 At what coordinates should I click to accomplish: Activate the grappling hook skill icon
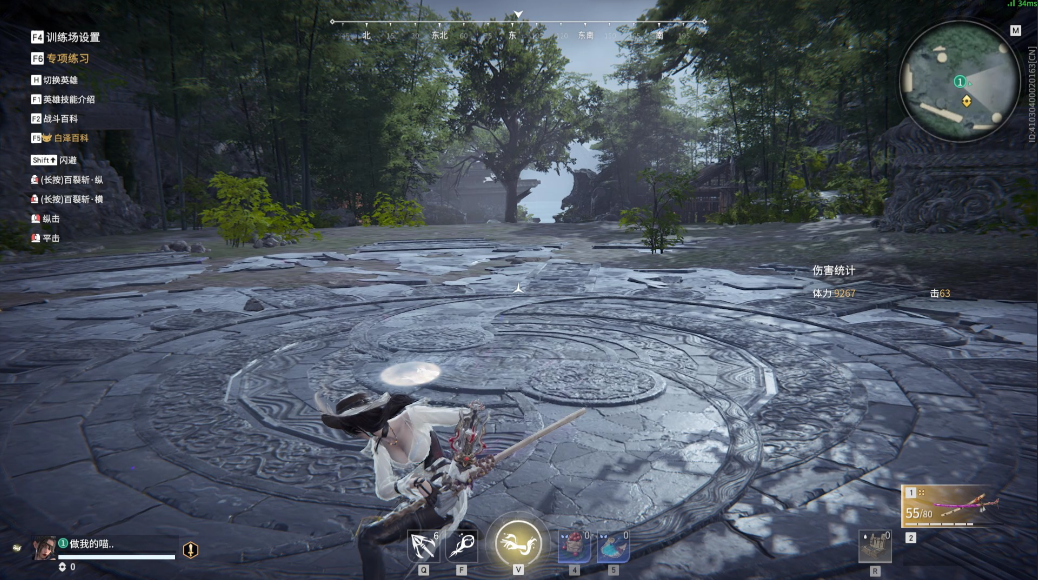pyautogui.click(x=423, y=546)
